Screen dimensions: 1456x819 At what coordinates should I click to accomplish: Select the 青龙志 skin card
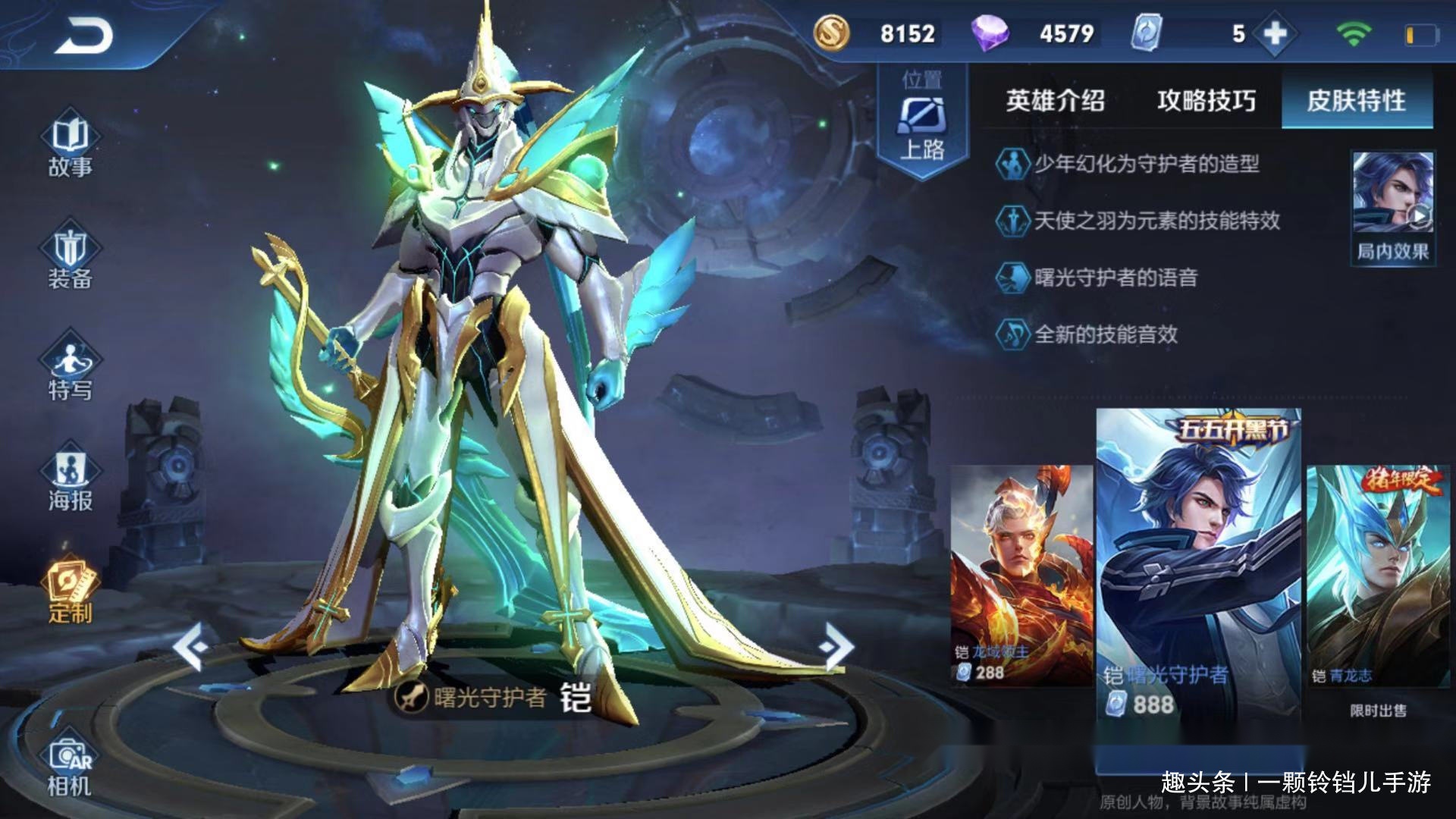pos(1377,575)
